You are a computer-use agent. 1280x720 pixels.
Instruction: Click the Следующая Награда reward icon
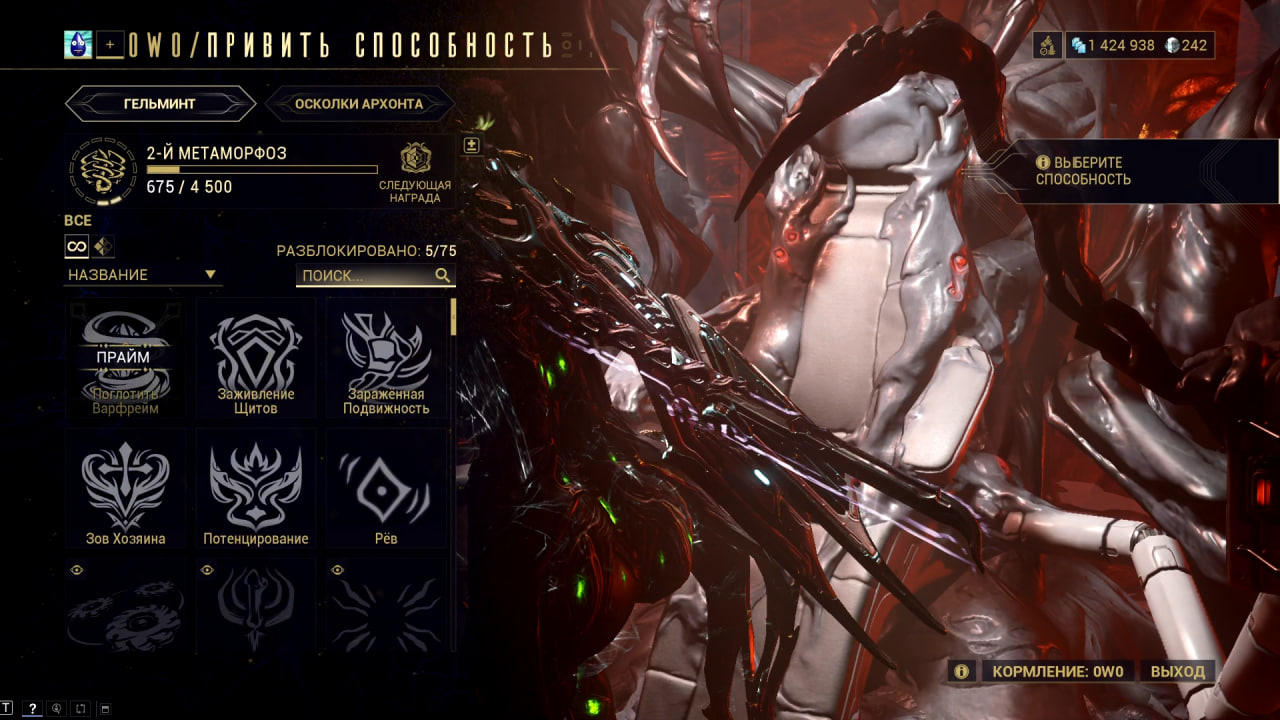pyautogui.click(x=415, y=159)
